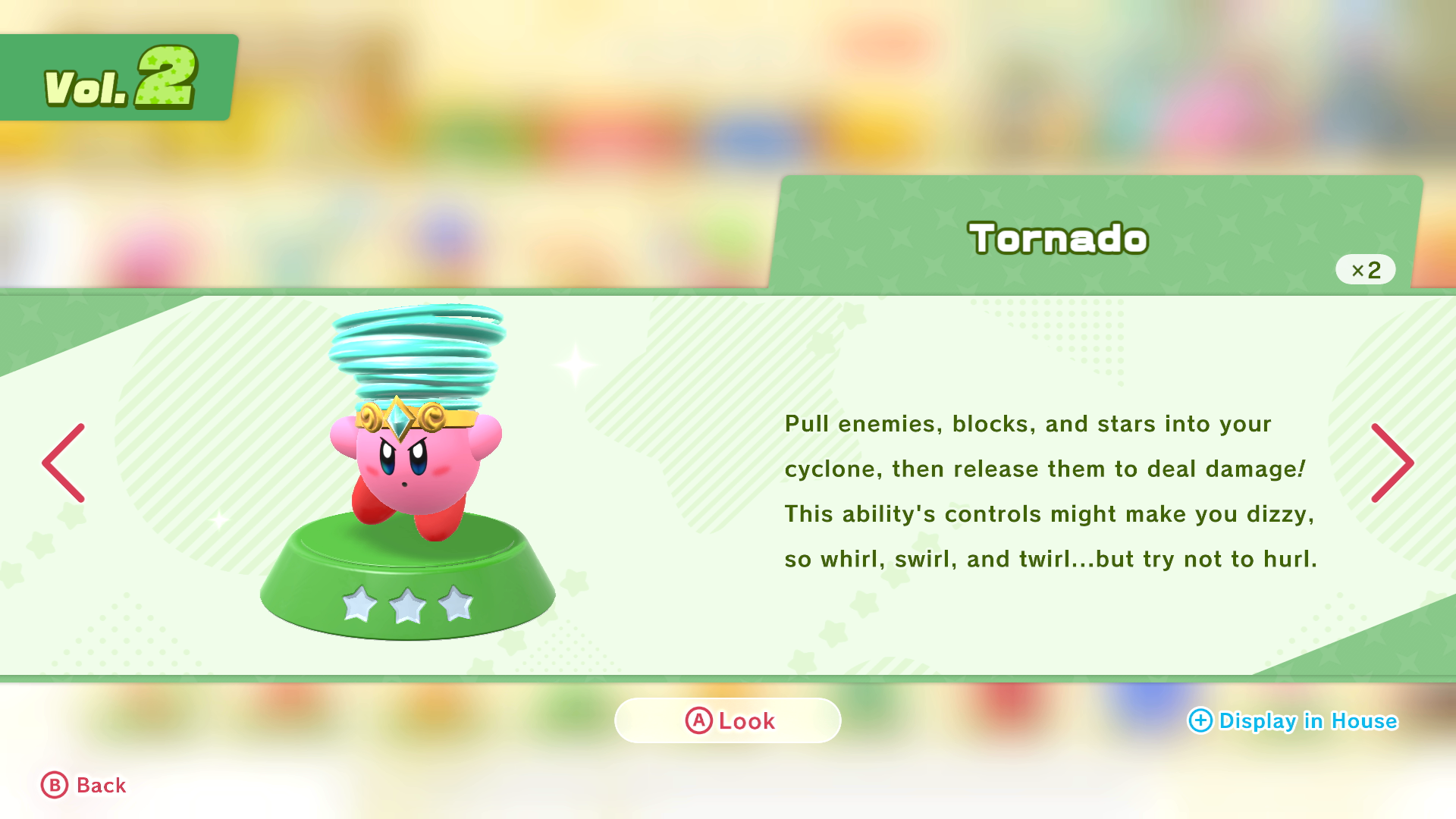Go to the previous figure with left arrow

pyautogui.click(x=64, y=463)
